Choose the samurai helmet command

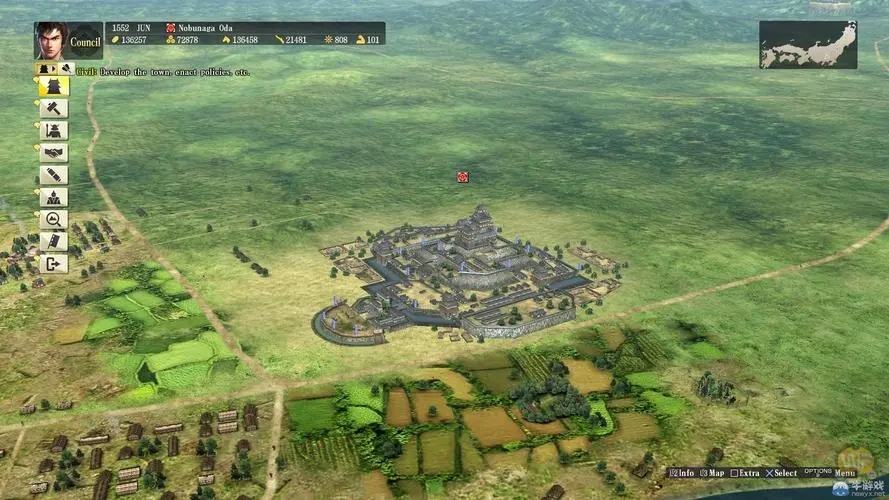pos(53,131)
